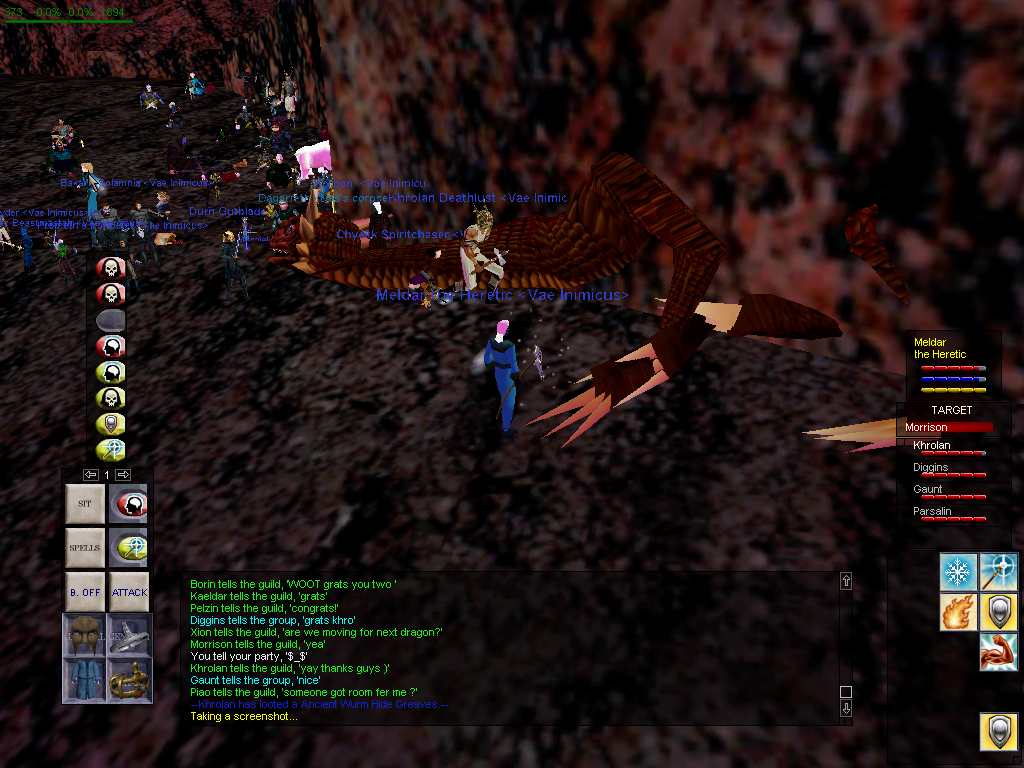The width and height of the screenshot is (1024, 768).
Task: Click the flame buff icon
Action: click(958, 611)
